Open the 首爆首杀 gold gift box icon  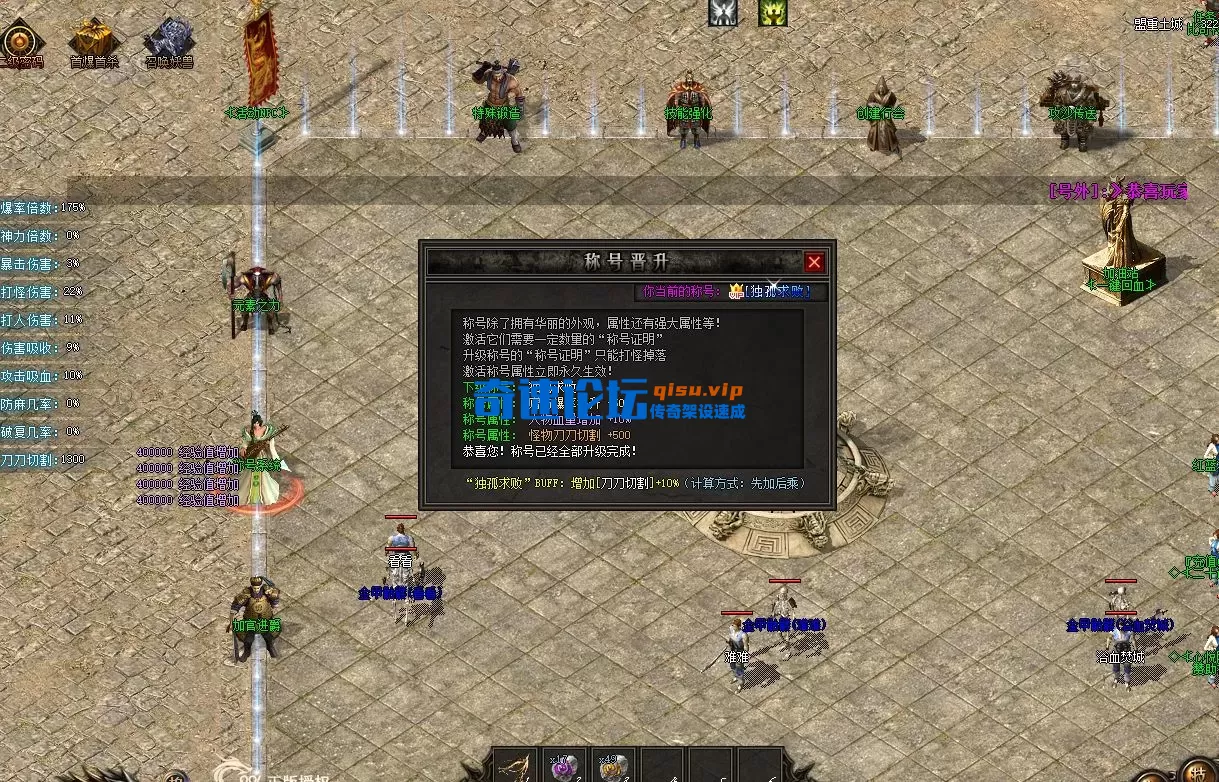coord(94,40)
